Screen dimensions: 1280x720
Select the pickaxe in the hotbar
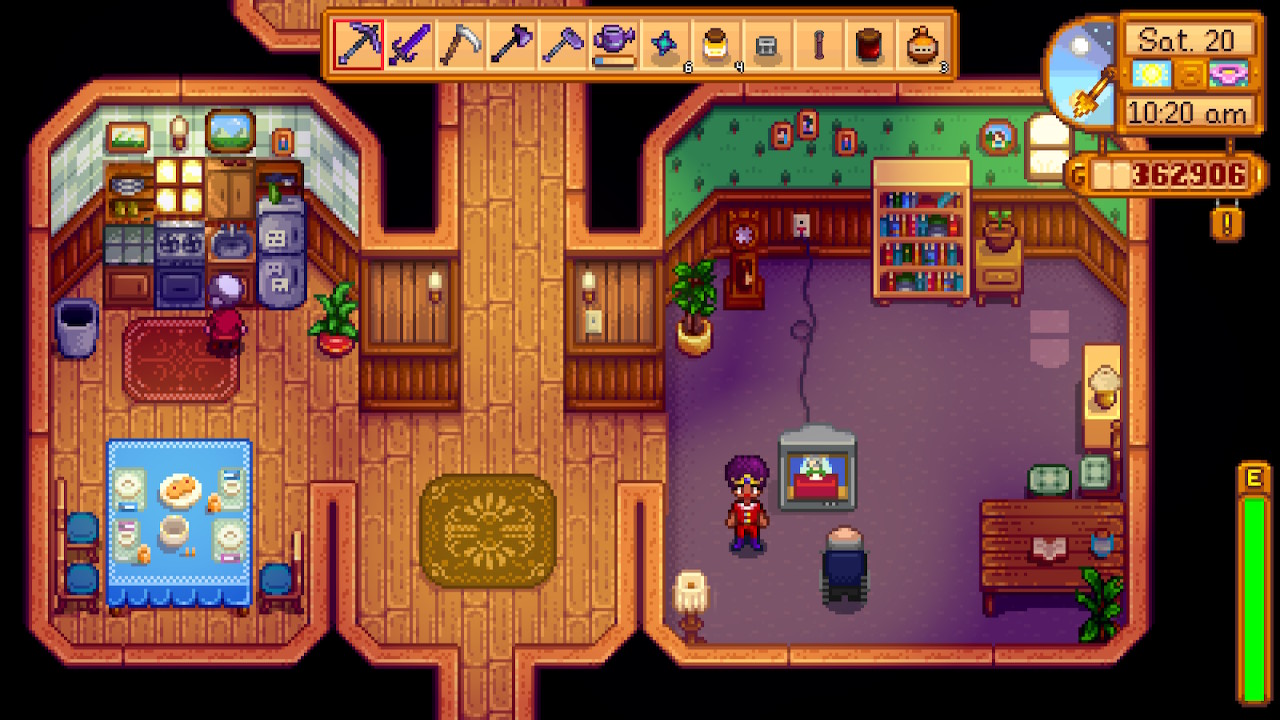click(358, 45)
